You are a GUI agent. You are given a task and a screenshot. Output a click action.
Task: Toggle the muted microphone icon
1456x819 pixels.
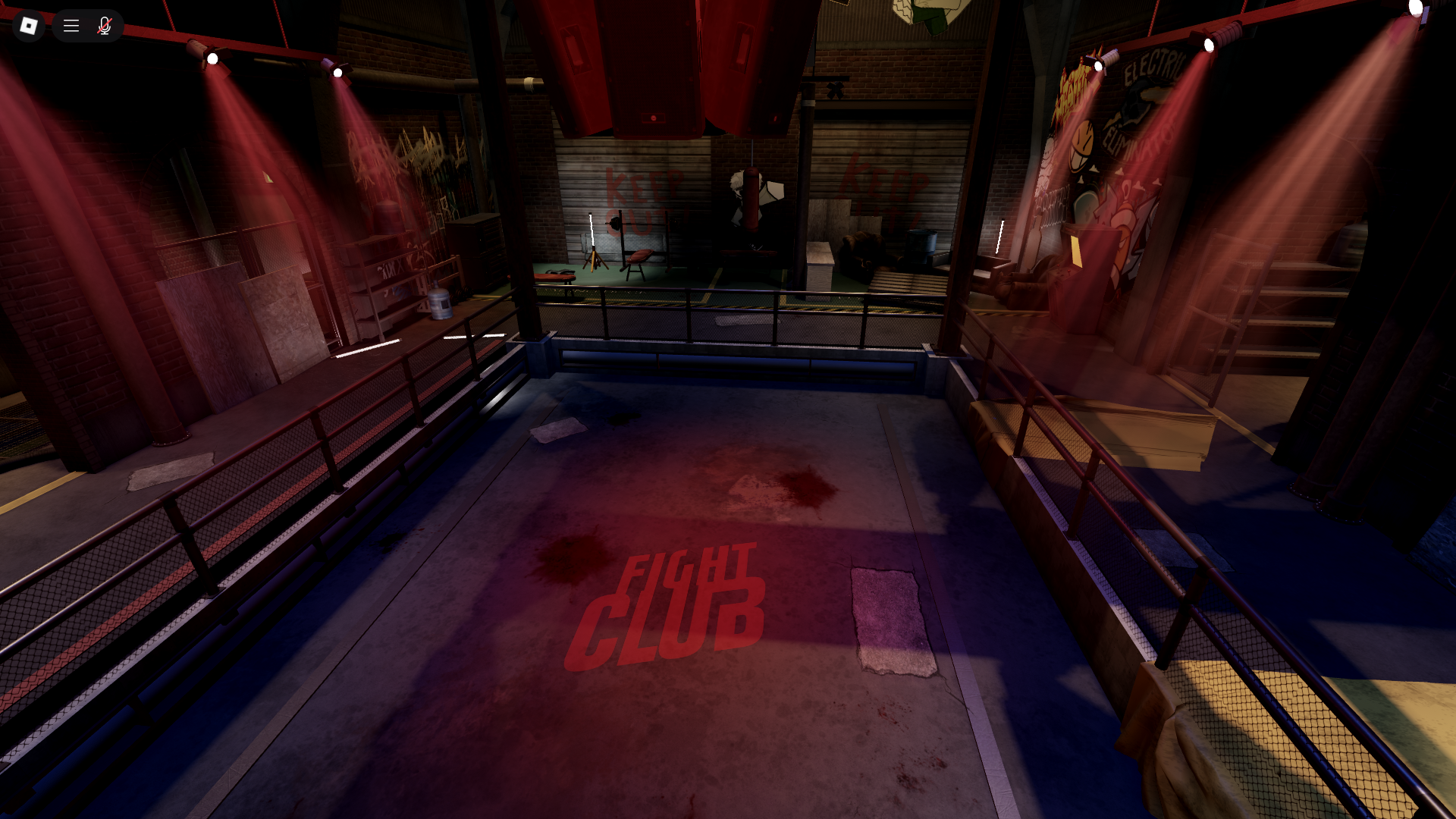point(105,26)
